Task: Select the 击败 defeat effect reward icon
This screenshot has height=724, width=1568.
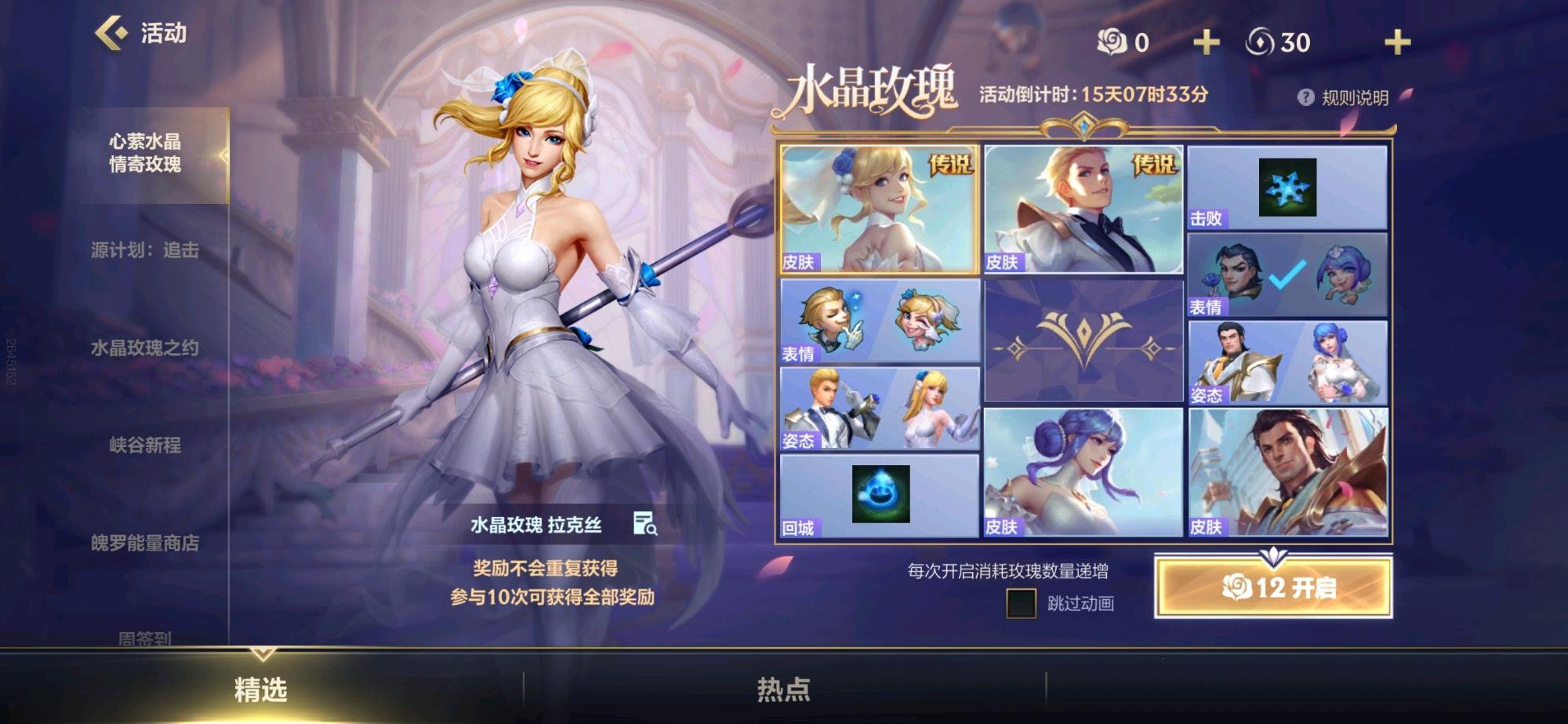Action: [x=1288, y=188]
